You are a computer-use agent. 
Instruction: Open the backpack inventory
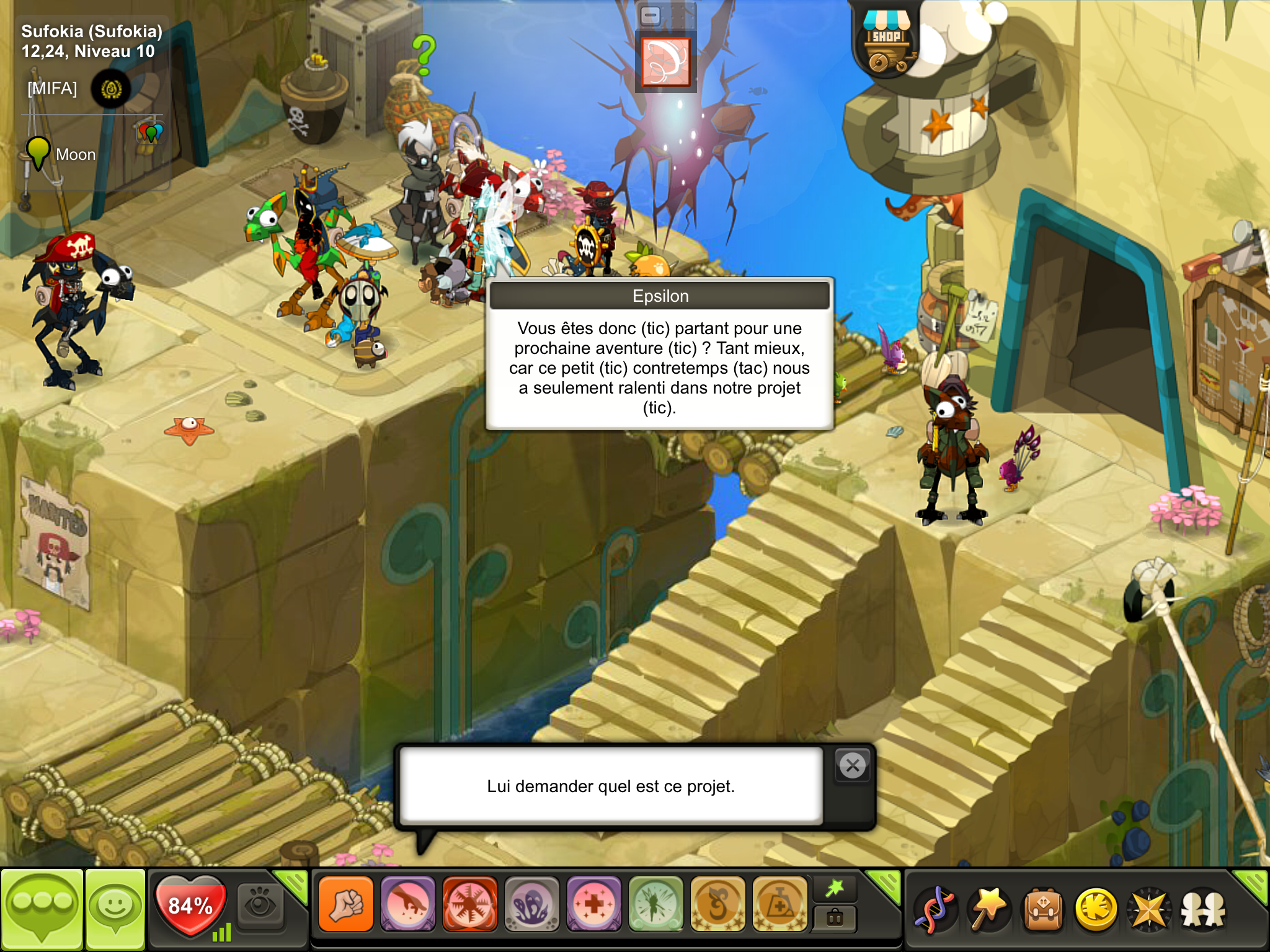tap(1043, 910)
